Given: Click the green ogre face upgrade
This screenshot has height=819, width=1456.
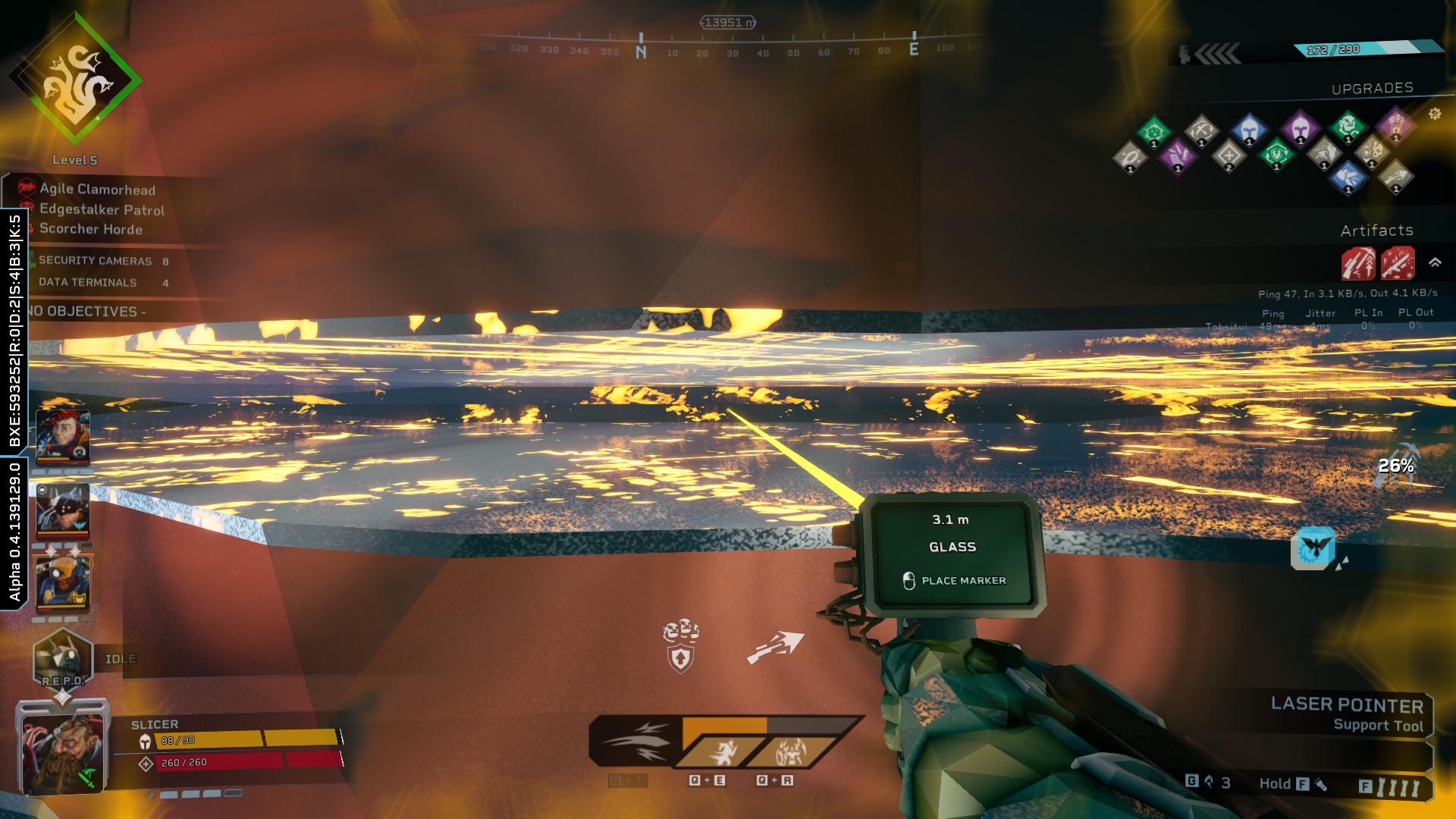Looking at the screenshot, I should pyautogui.click(x=1348, y=126).
